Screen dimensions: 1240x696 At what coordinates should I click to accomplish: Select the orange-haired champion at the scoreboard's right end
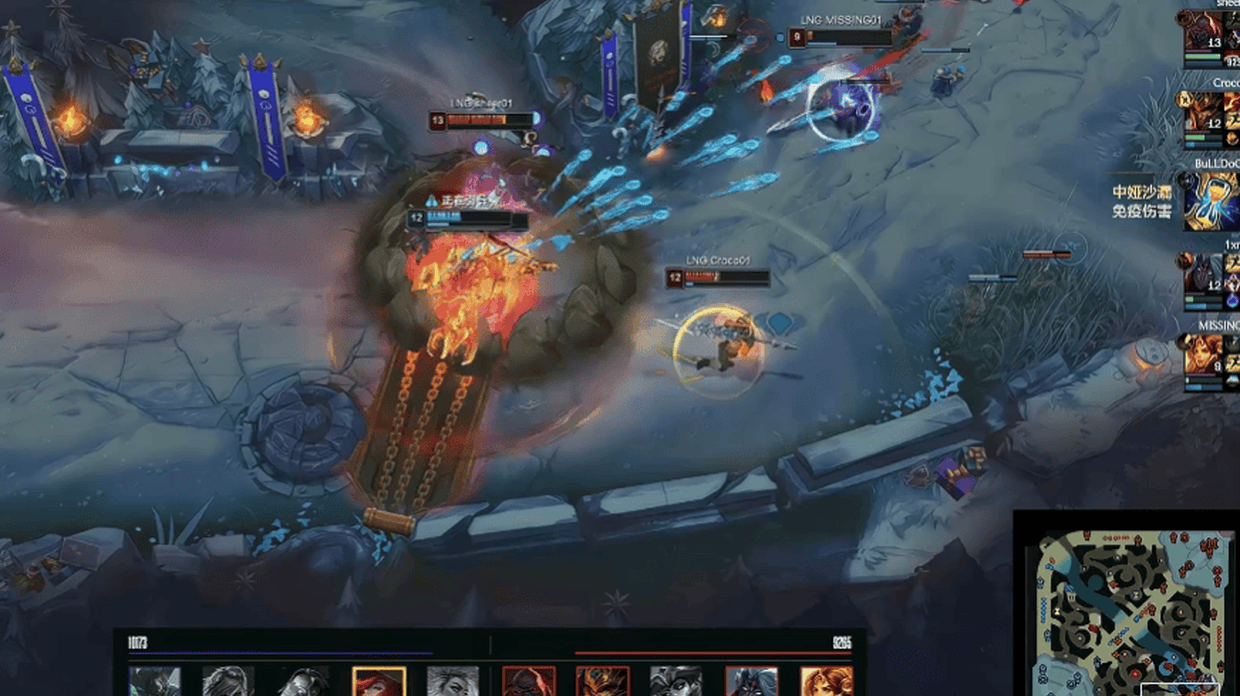click(x=826, y=682)
